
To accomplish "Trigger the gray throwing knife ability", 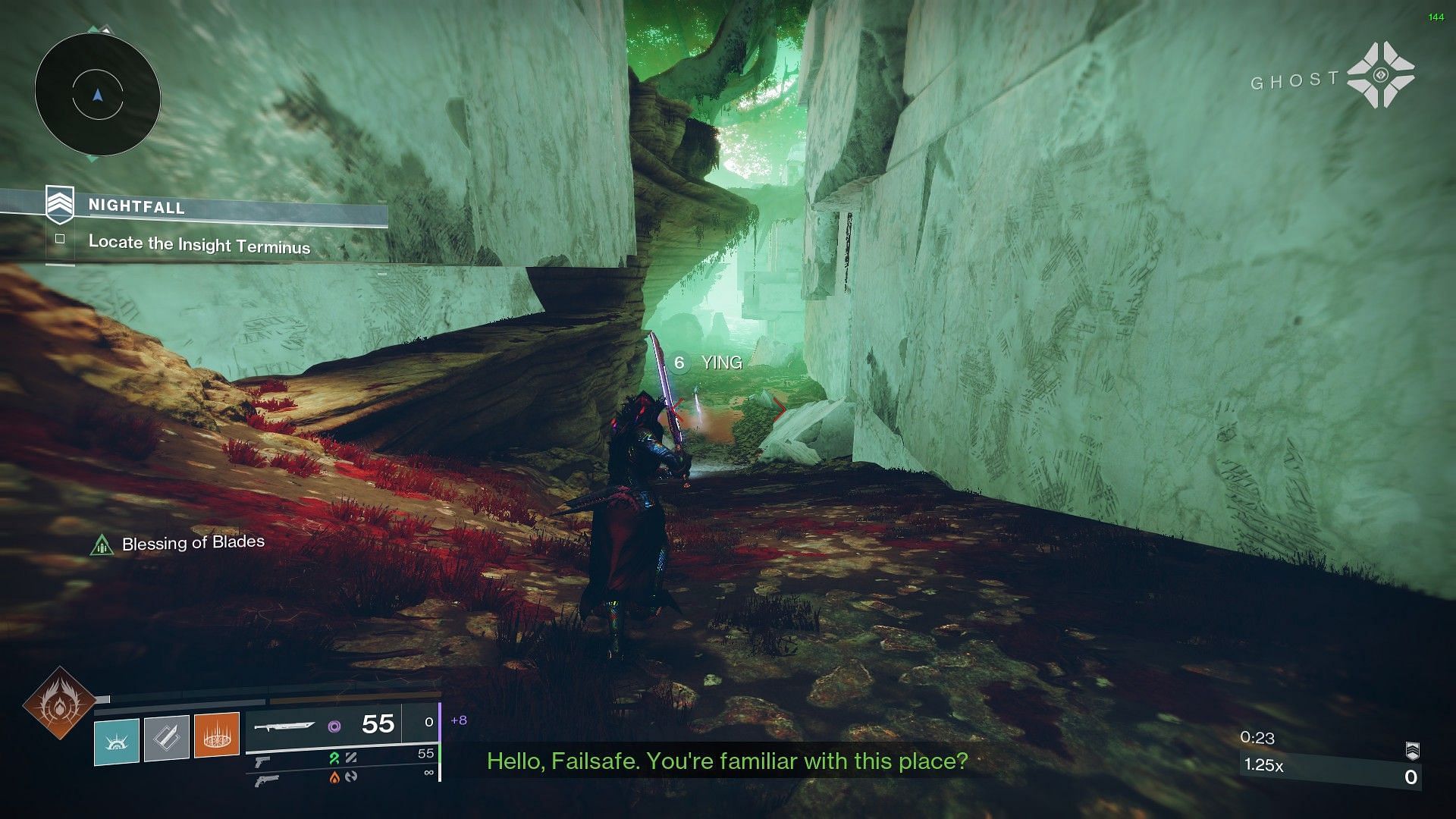I will 167,737.
